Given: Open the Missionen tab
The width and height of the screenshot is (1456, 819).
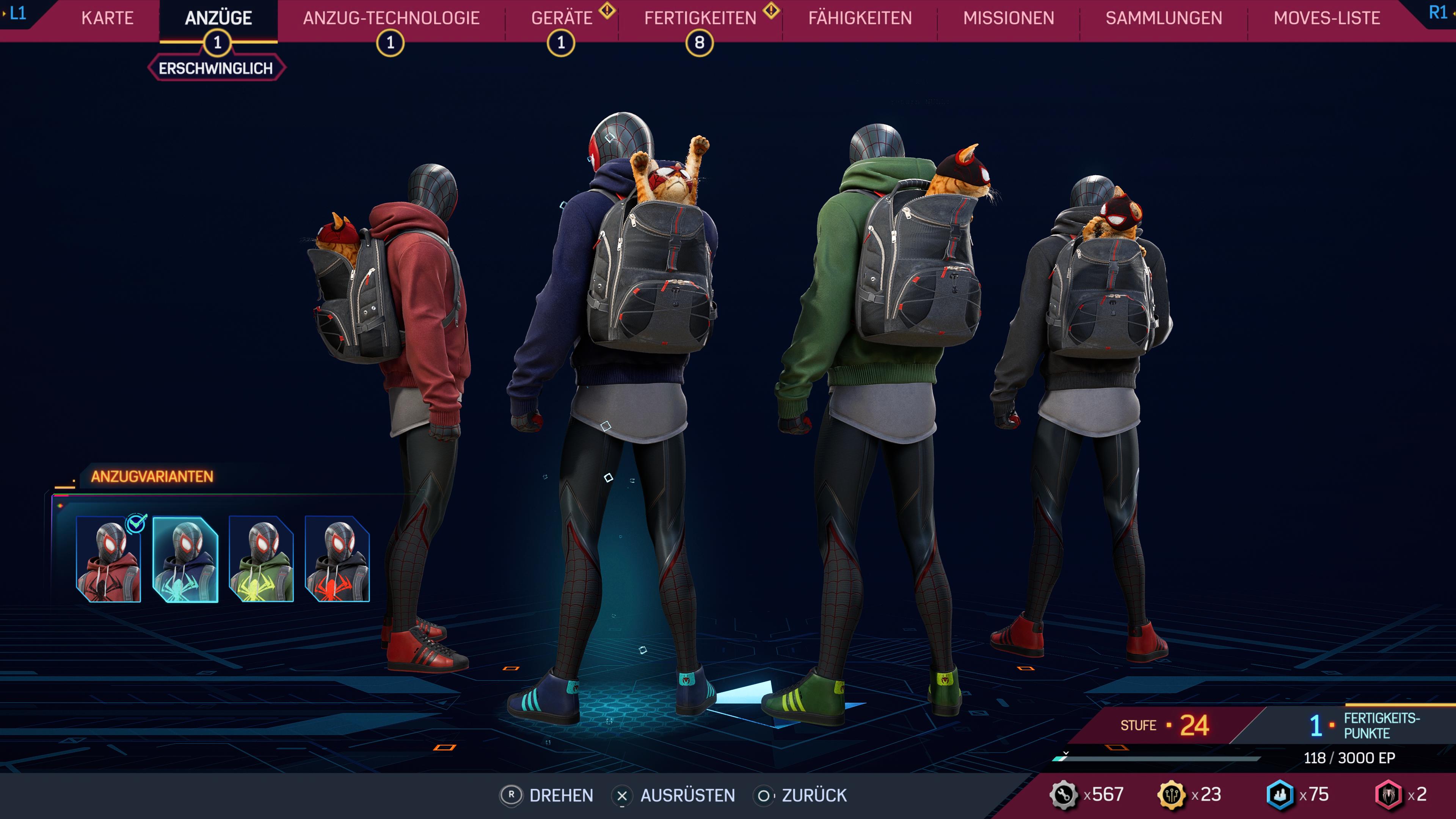Looking at the screenshot, I should point(1008,18).
